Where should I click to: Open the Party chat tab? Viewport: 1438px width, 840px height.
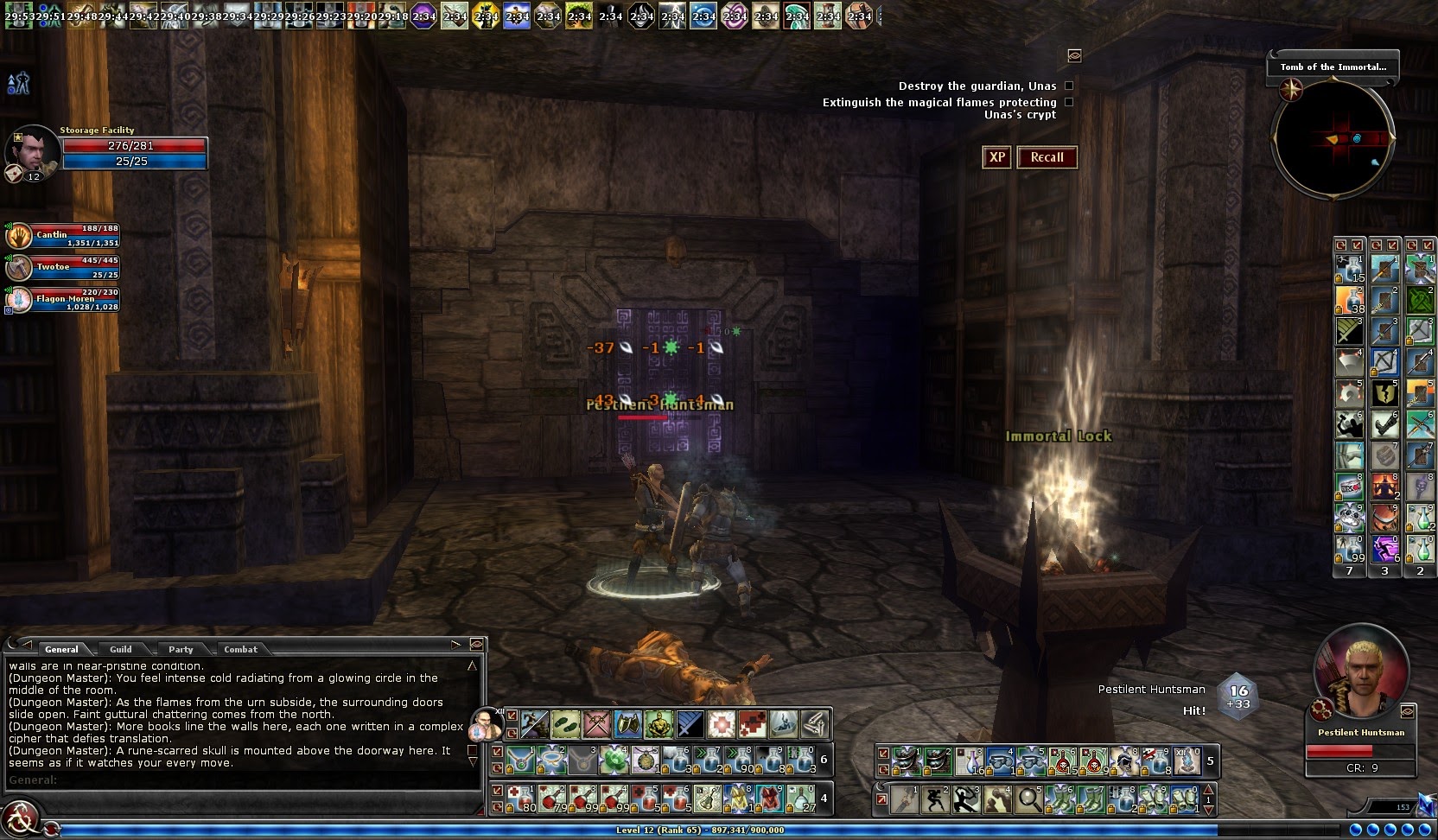(181, 649)
